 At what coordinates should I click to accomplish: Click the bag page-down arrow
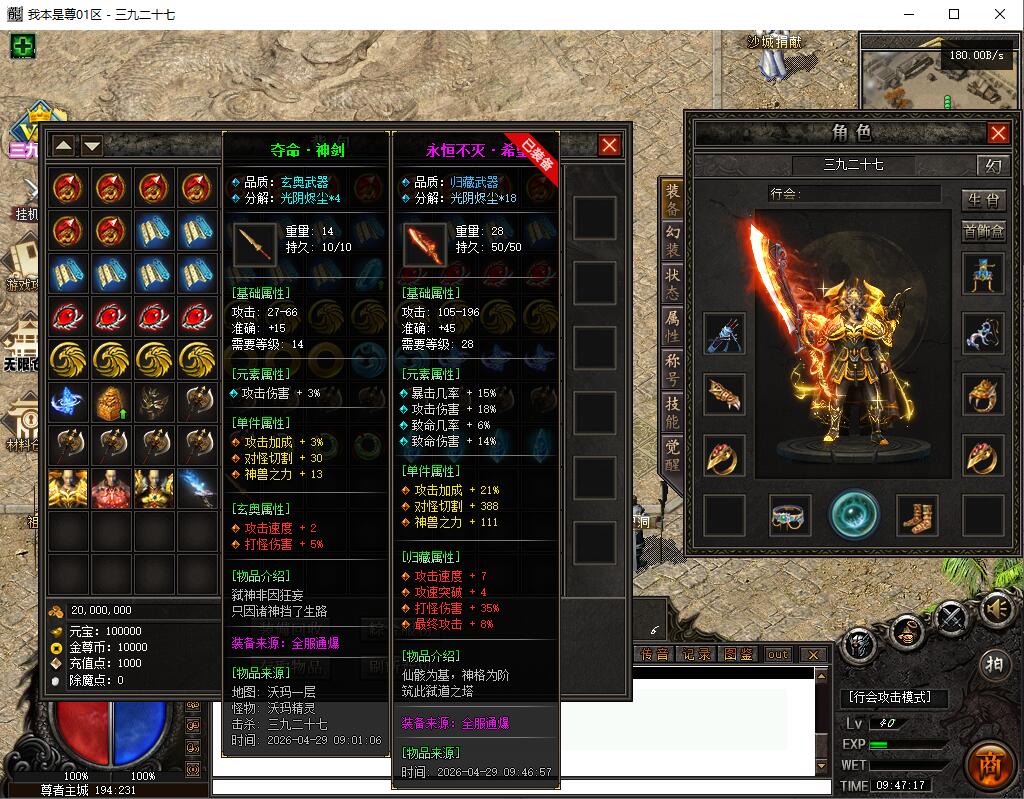pyautogui.click(x=92, y=146)
